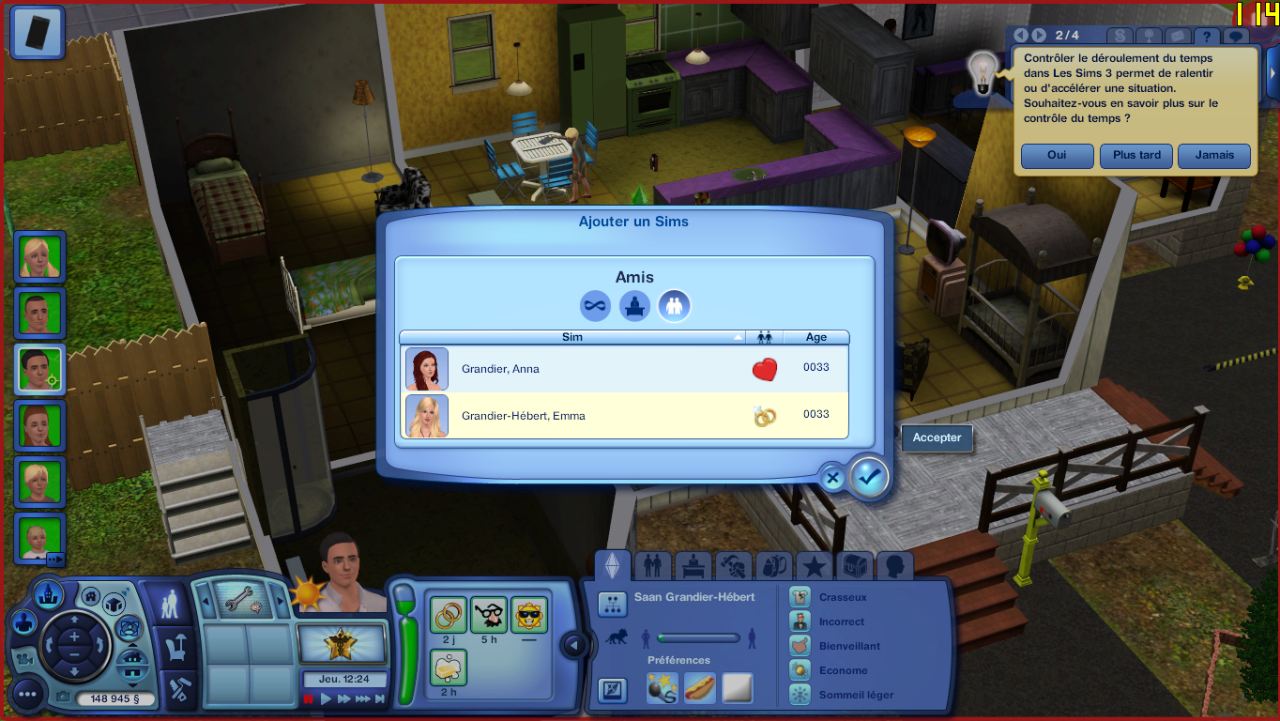This screenshot has height=721, width=1280.
Task: Open the family tree button beside Saan's name
Action: pyautogui.click(x=612, y=603)
